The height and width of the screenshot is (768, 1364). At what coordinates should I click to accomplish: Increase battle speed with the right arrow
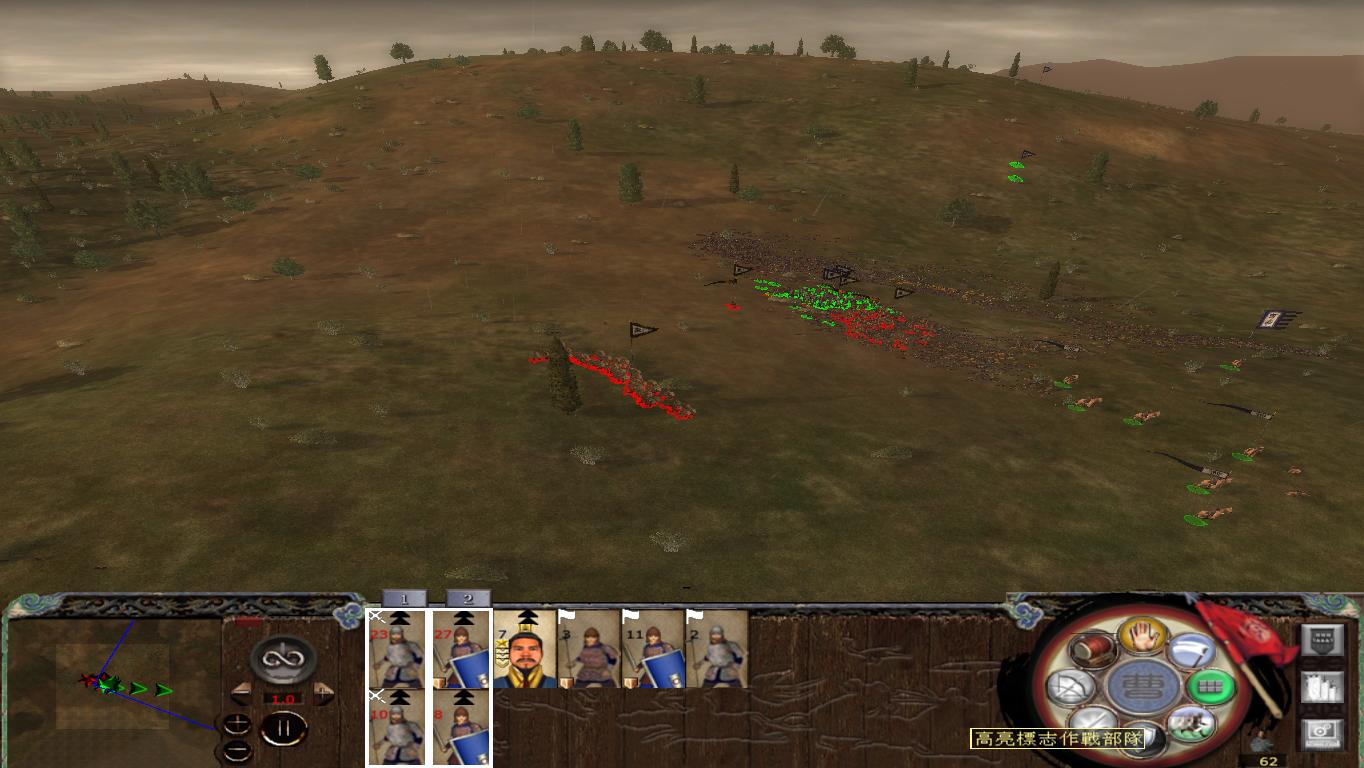323,694
